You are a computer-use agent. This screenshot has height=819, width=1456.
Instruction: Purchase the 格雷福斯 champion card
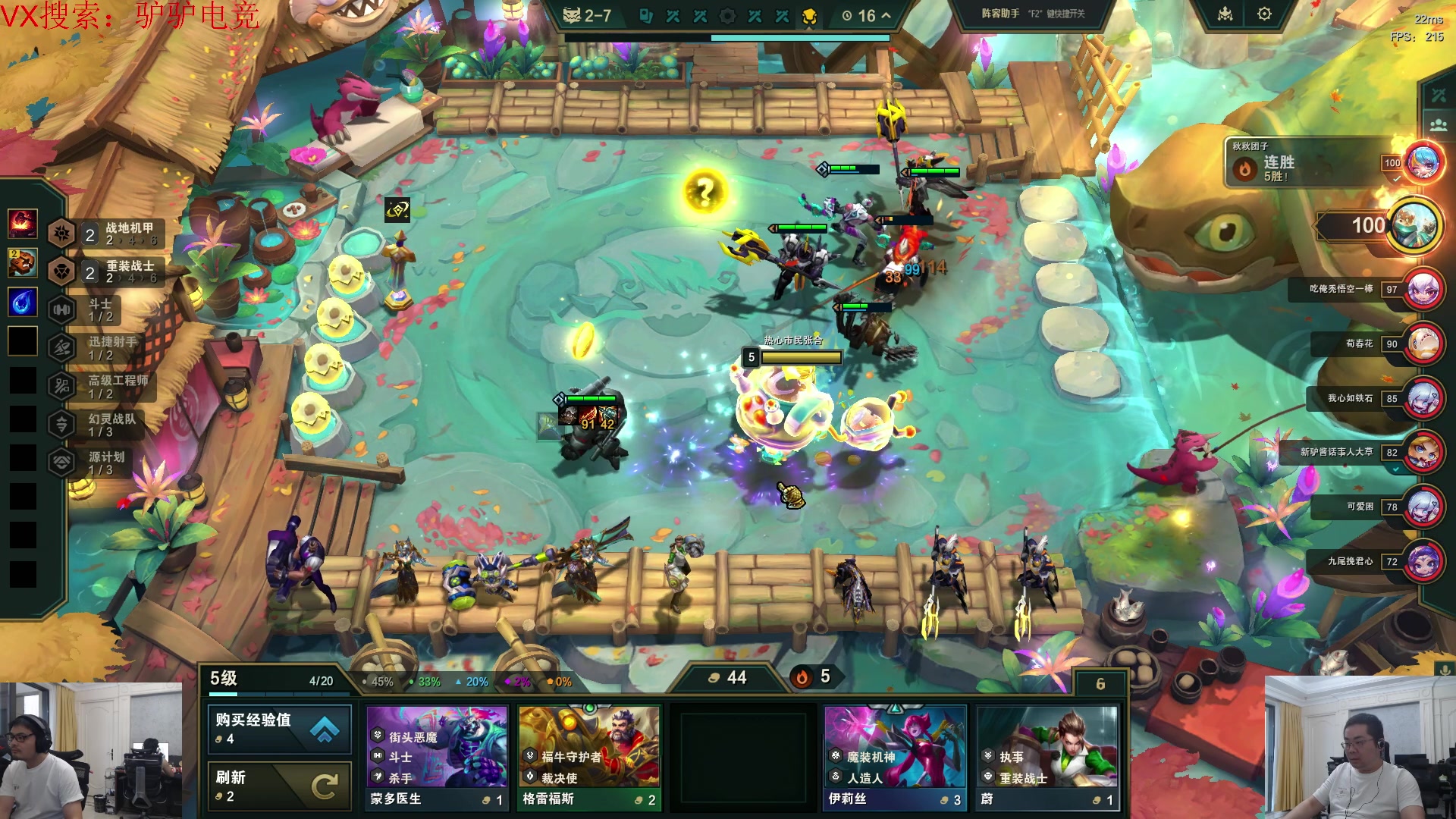pos(589,757)
